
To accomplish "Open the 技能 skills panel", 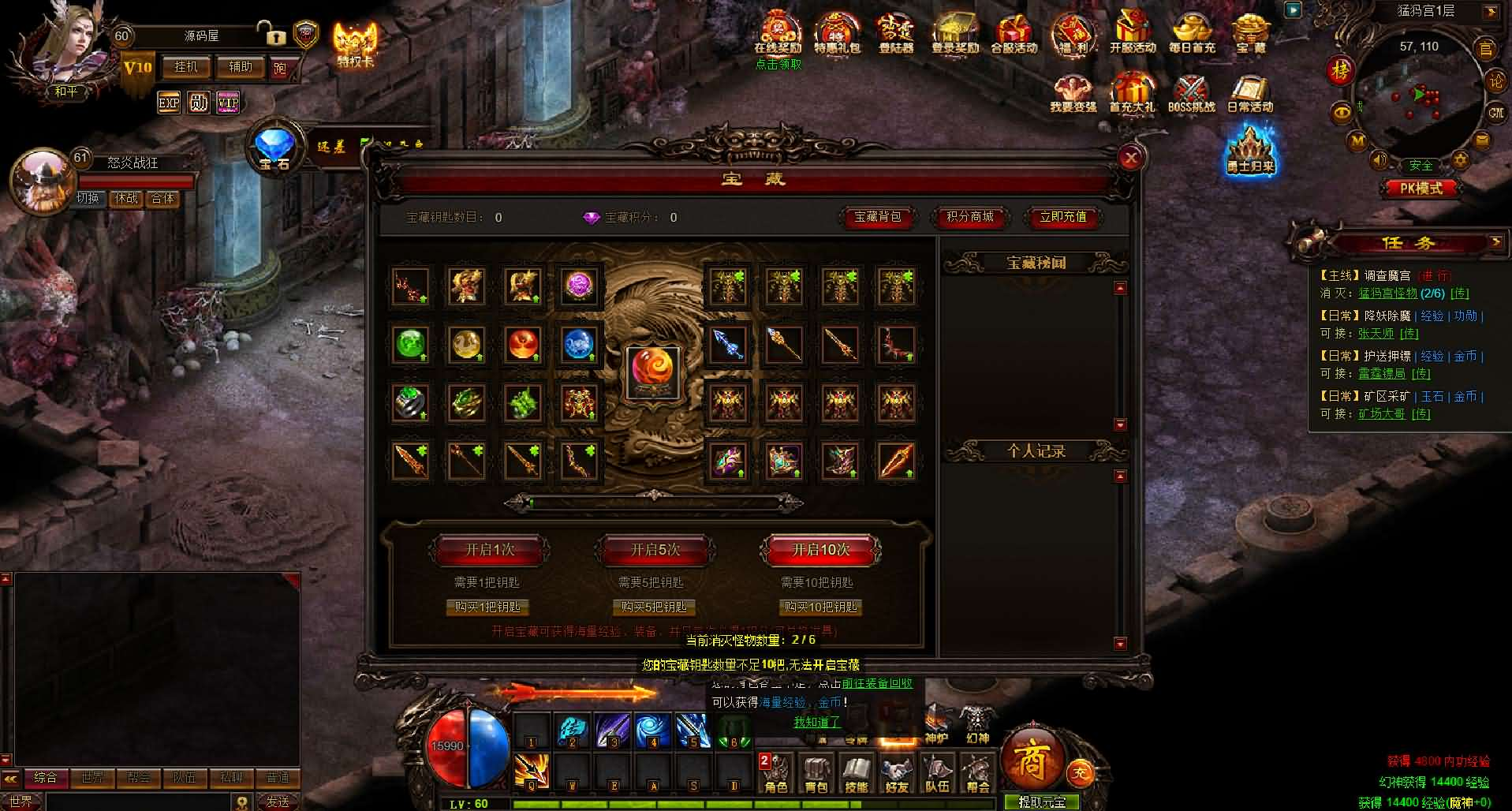I will tap(856, 773).
